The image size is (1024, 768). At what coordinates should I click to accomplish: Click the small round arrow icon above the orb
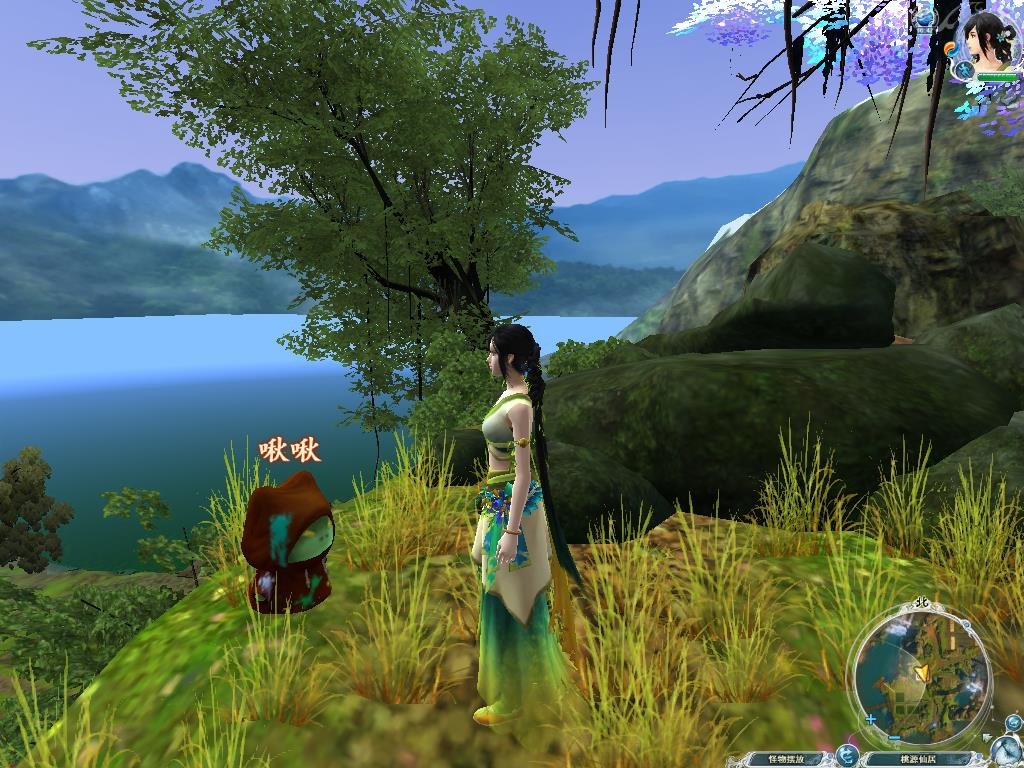click(1012, 722)
